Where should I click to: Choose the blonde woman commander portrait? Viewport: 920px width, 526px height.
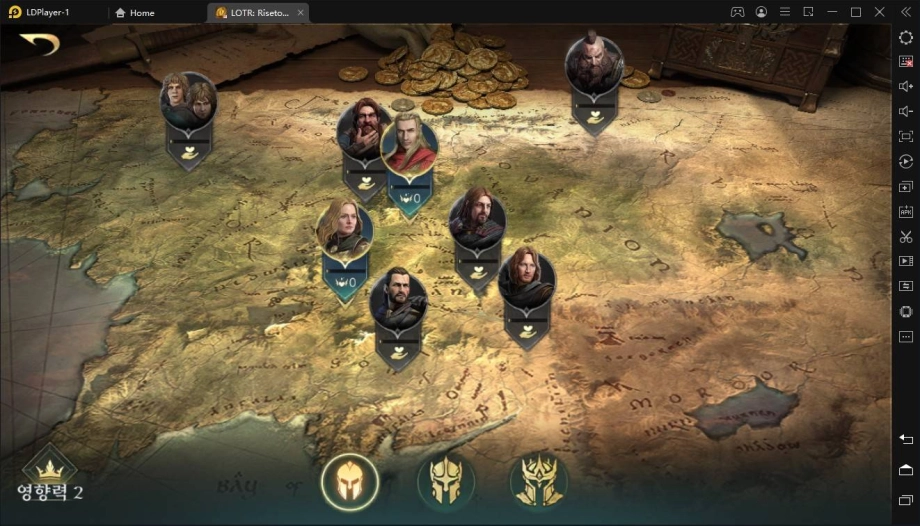[344, 228]
